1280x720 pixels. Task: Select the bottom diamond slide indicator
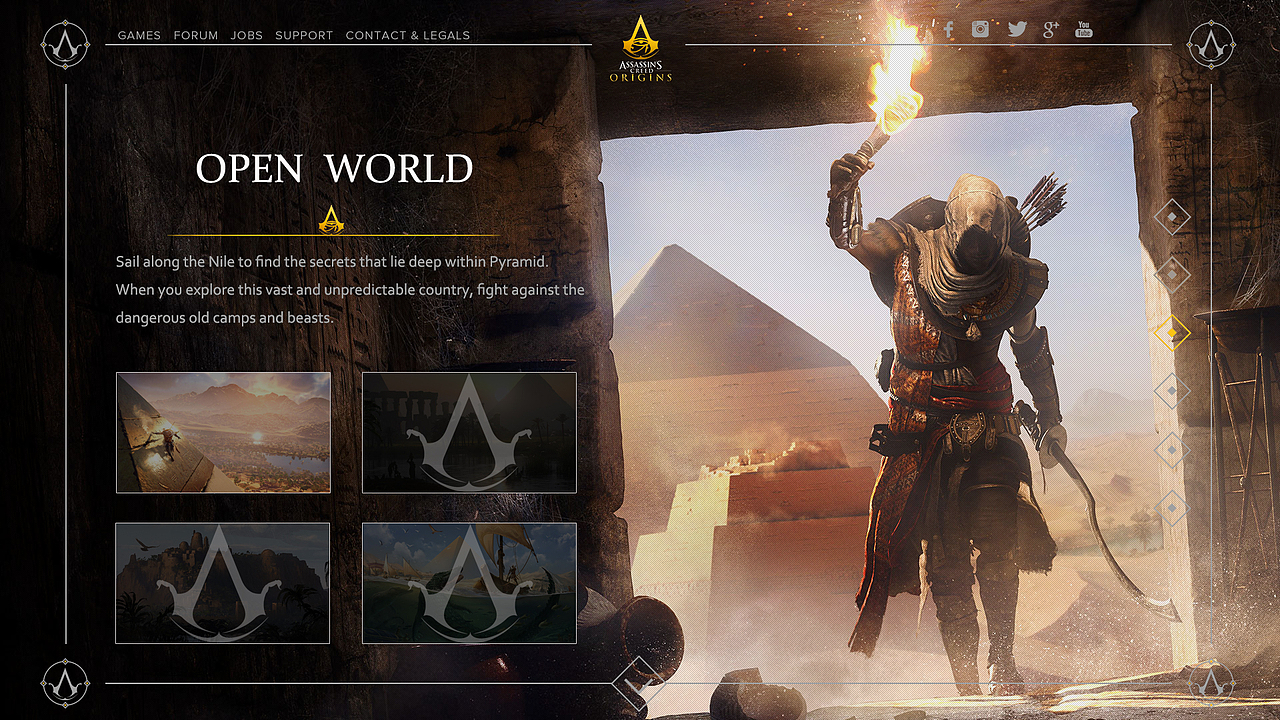1172,508
